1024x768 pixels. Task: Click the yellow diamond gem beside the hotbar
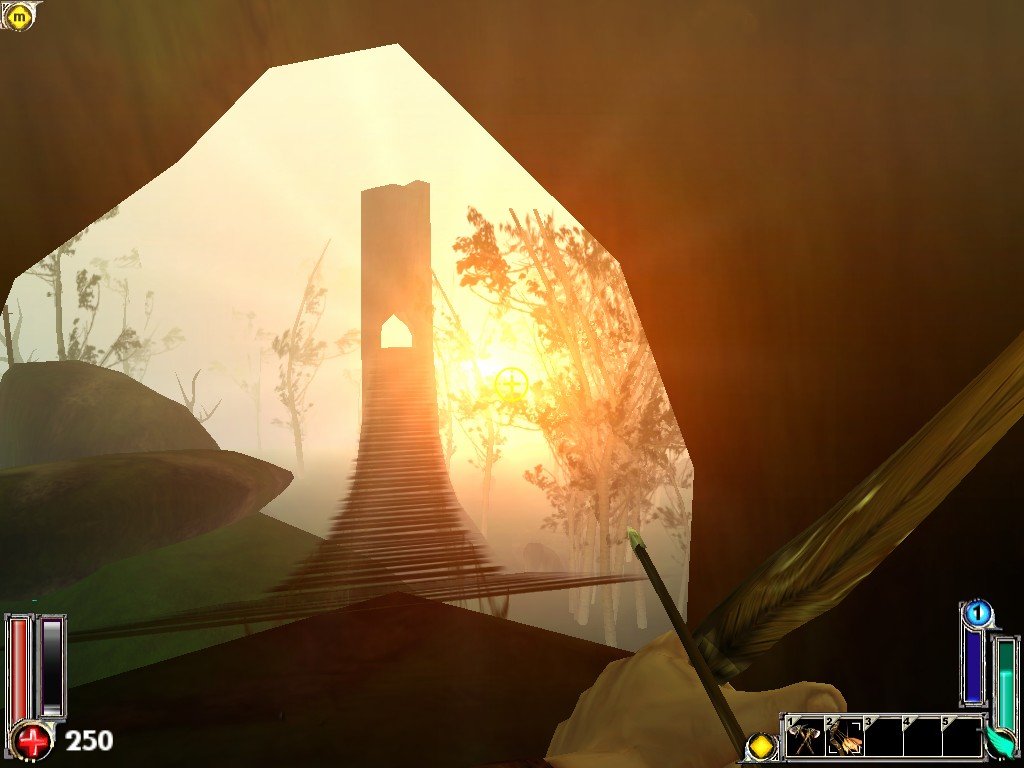764,746
